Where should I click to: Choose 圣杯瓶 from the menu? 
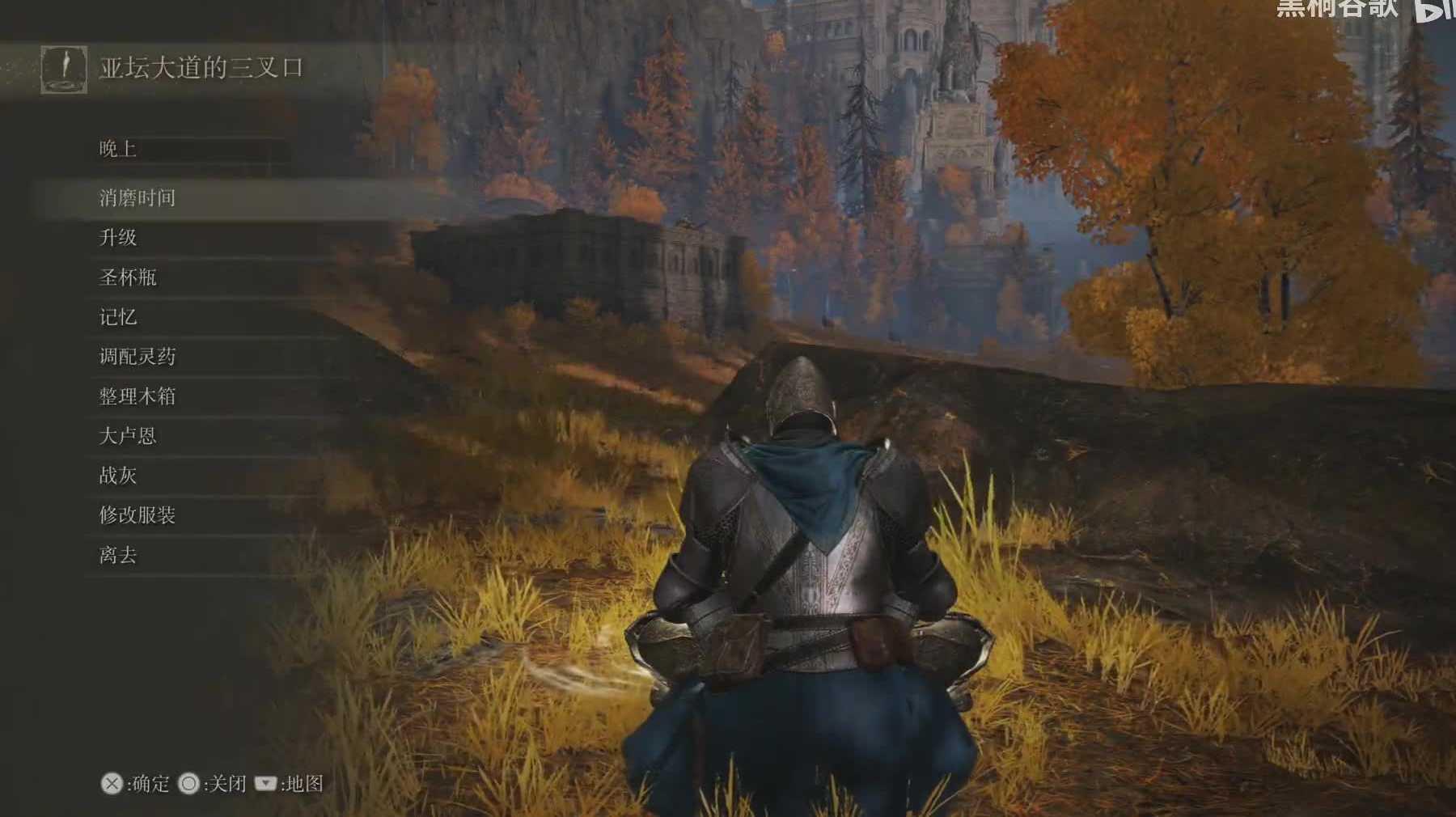click(128, 277)
